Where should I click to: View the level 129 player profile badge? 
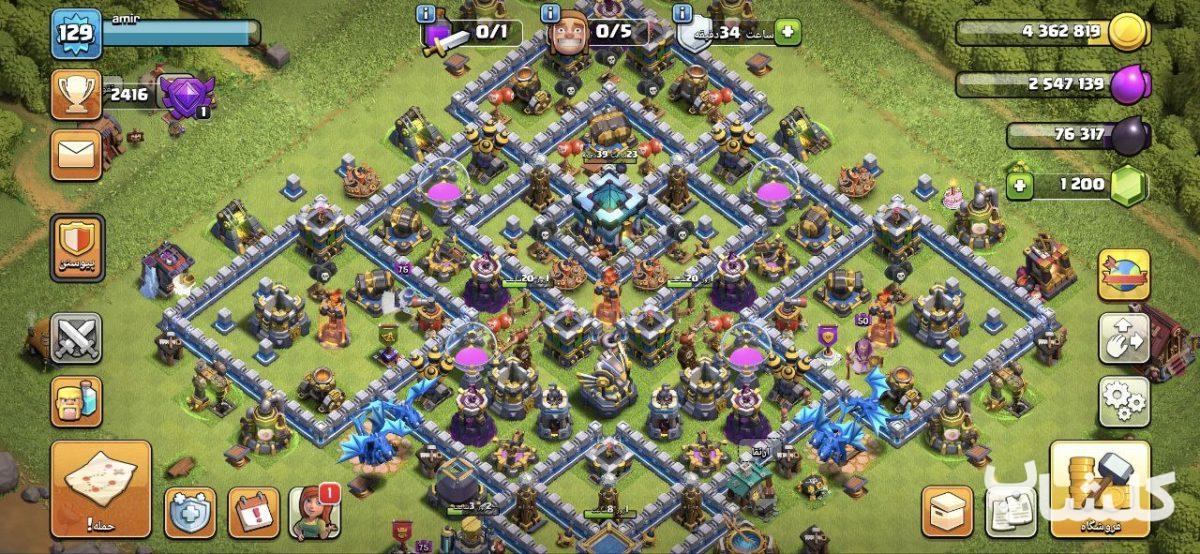[x=76, y=34]
